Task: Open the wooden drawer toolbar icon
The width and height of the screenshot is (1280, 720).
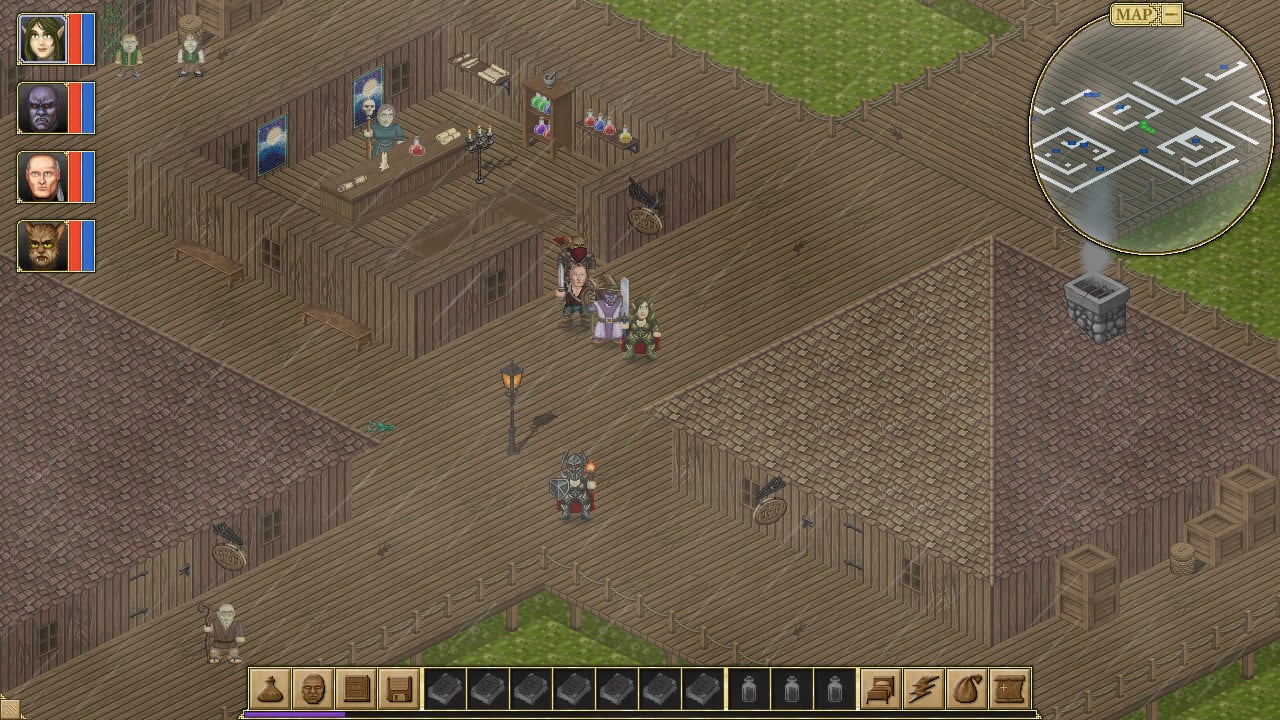Action: (356, 689)
